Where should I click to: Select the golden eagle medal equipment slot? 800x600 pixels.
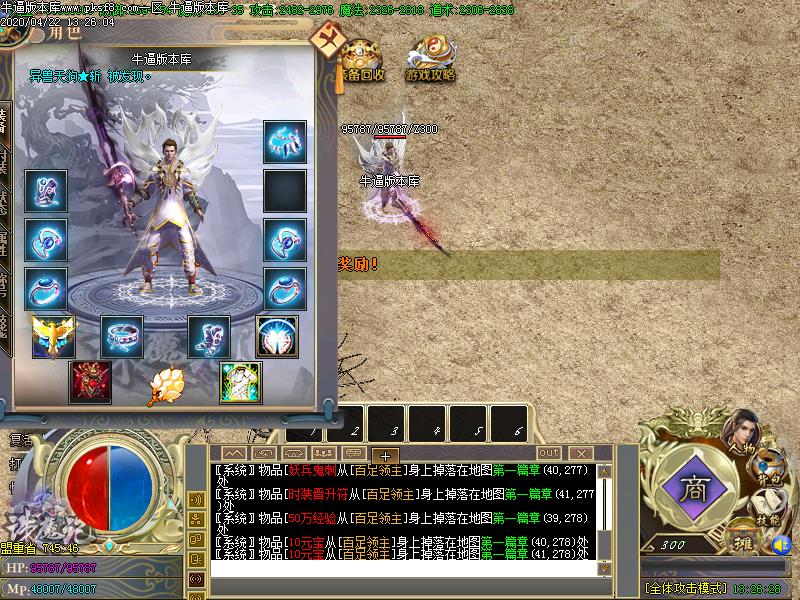pos(53,337)
